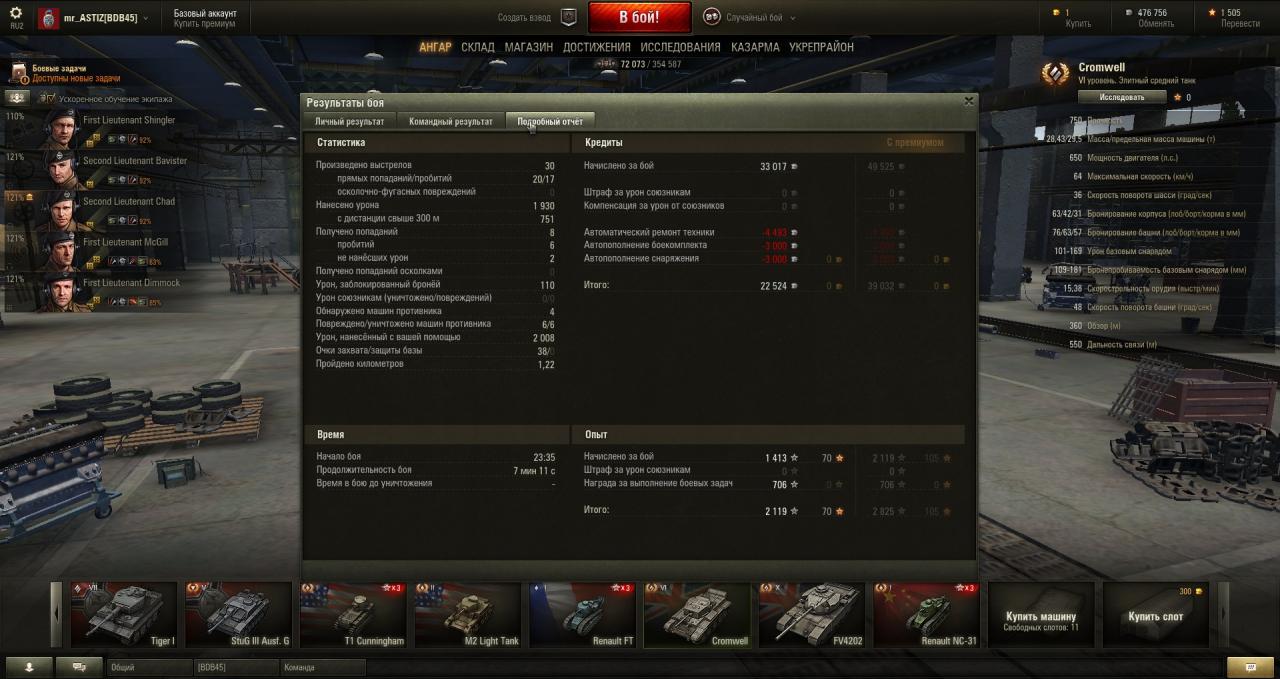The image size is (1280, 679).
Task: Click the Исследовать button for Cromwell
Action: point(1121,97)
